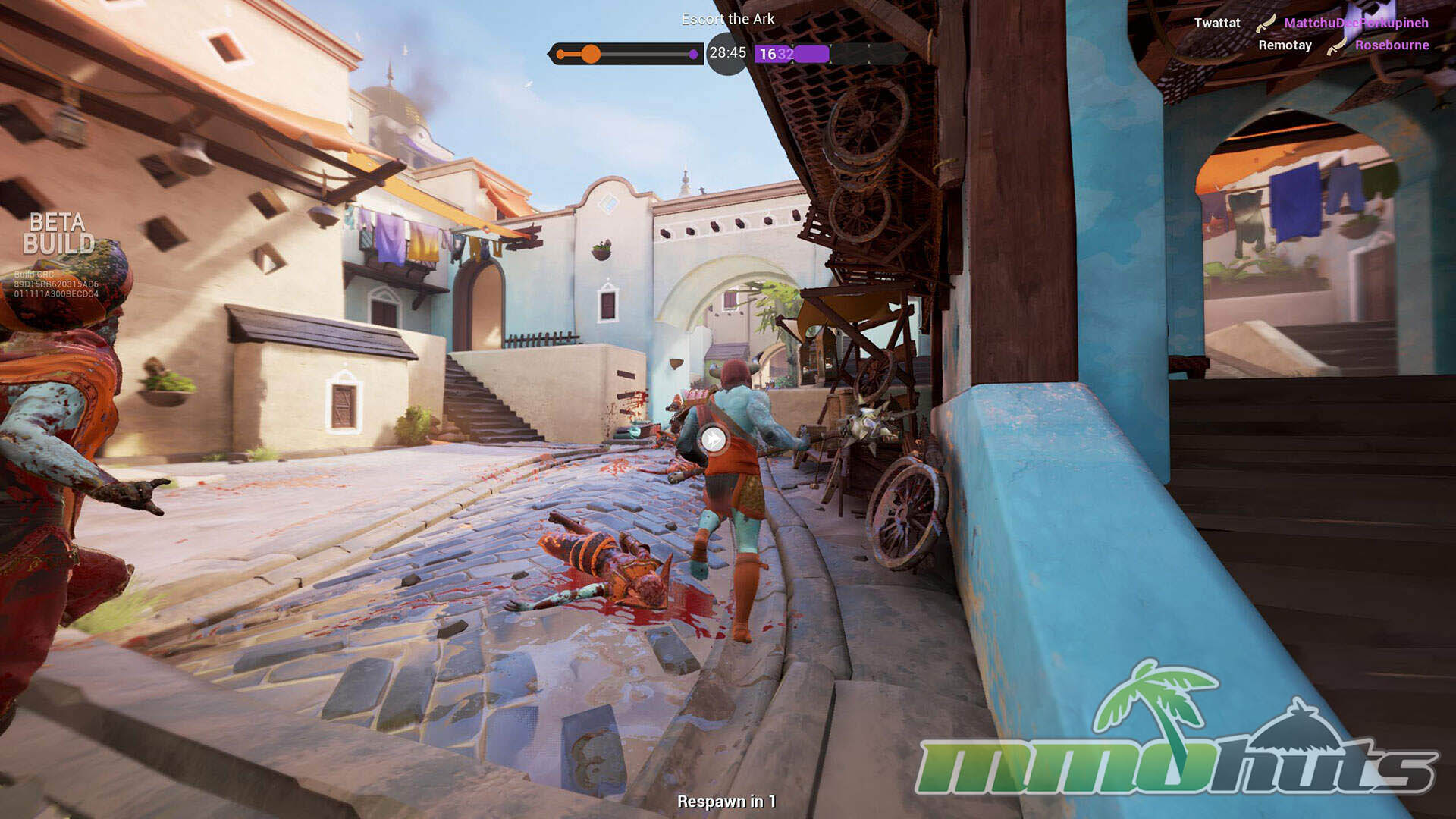Select Rosebourne in the kill feed
Viewport: 1456px width, 819px height.
[x=1392, y=45]
